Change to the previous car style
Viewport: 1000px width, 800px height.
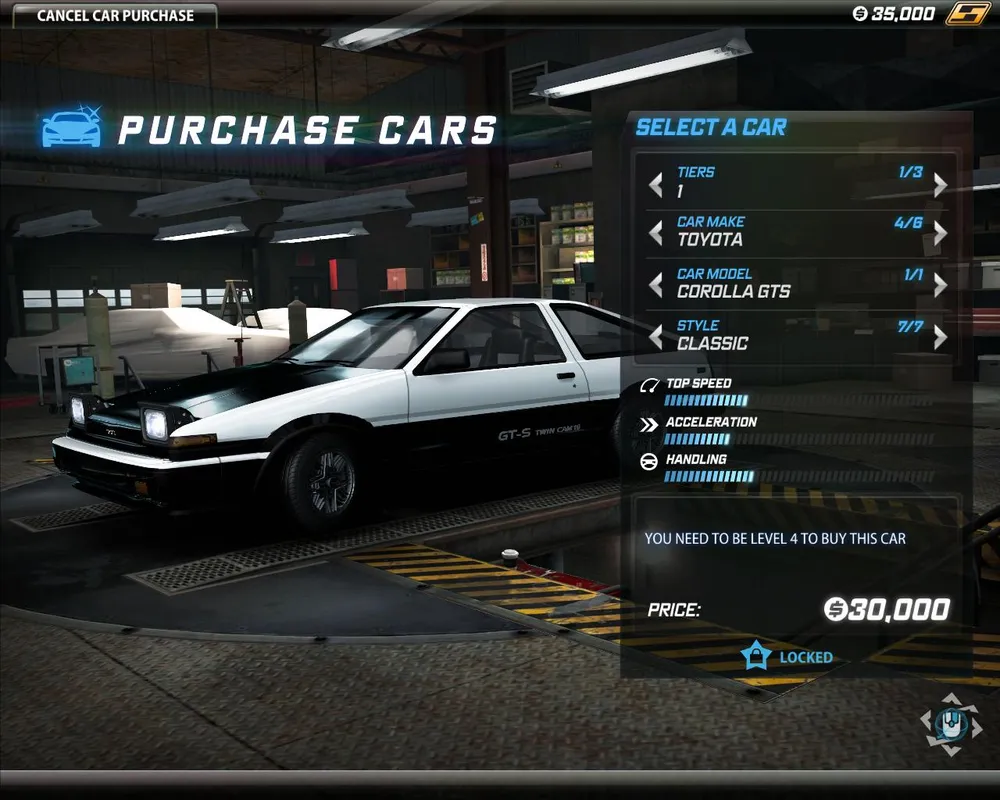tap(656, 337)
